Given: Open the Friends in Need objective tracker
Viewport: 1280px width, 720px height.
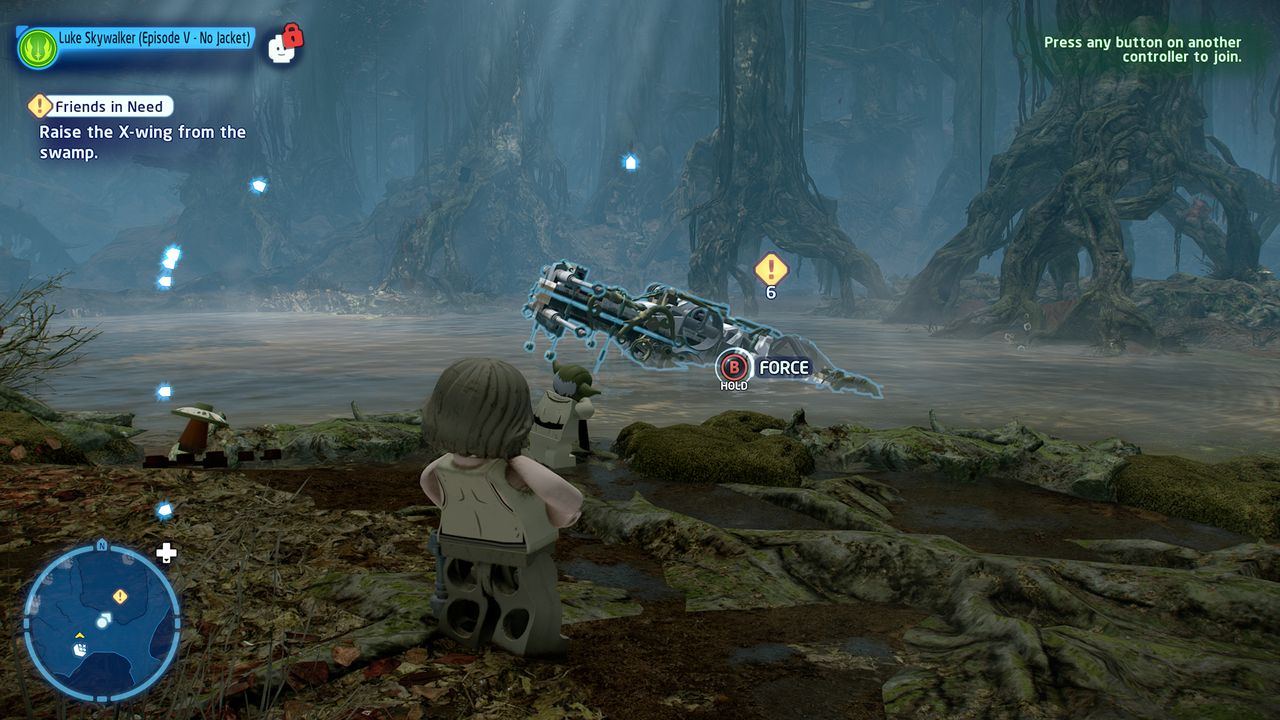Looking at the screenshot, I should [112, 107].
